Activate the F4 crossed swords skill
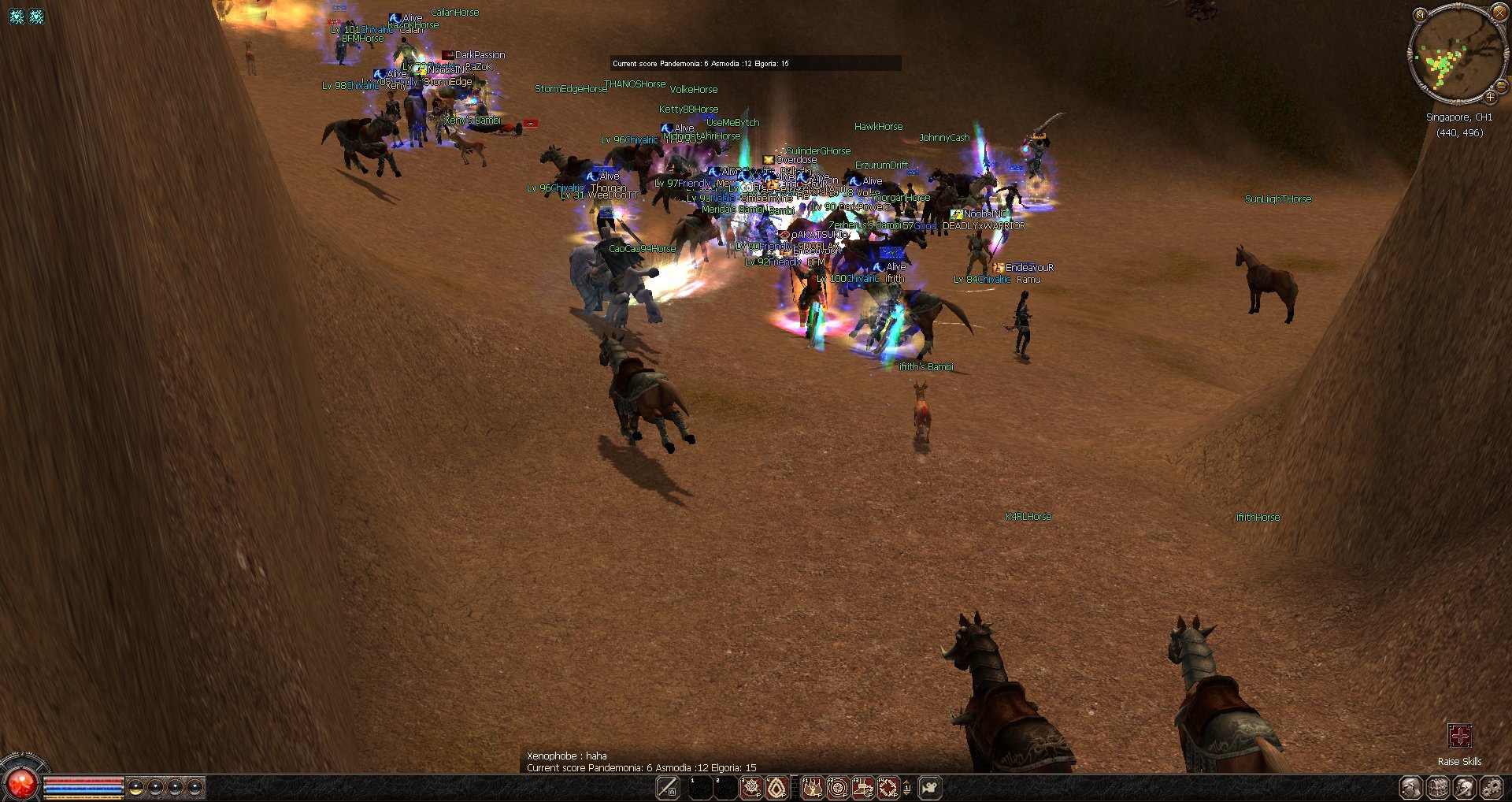 (888, 787)
